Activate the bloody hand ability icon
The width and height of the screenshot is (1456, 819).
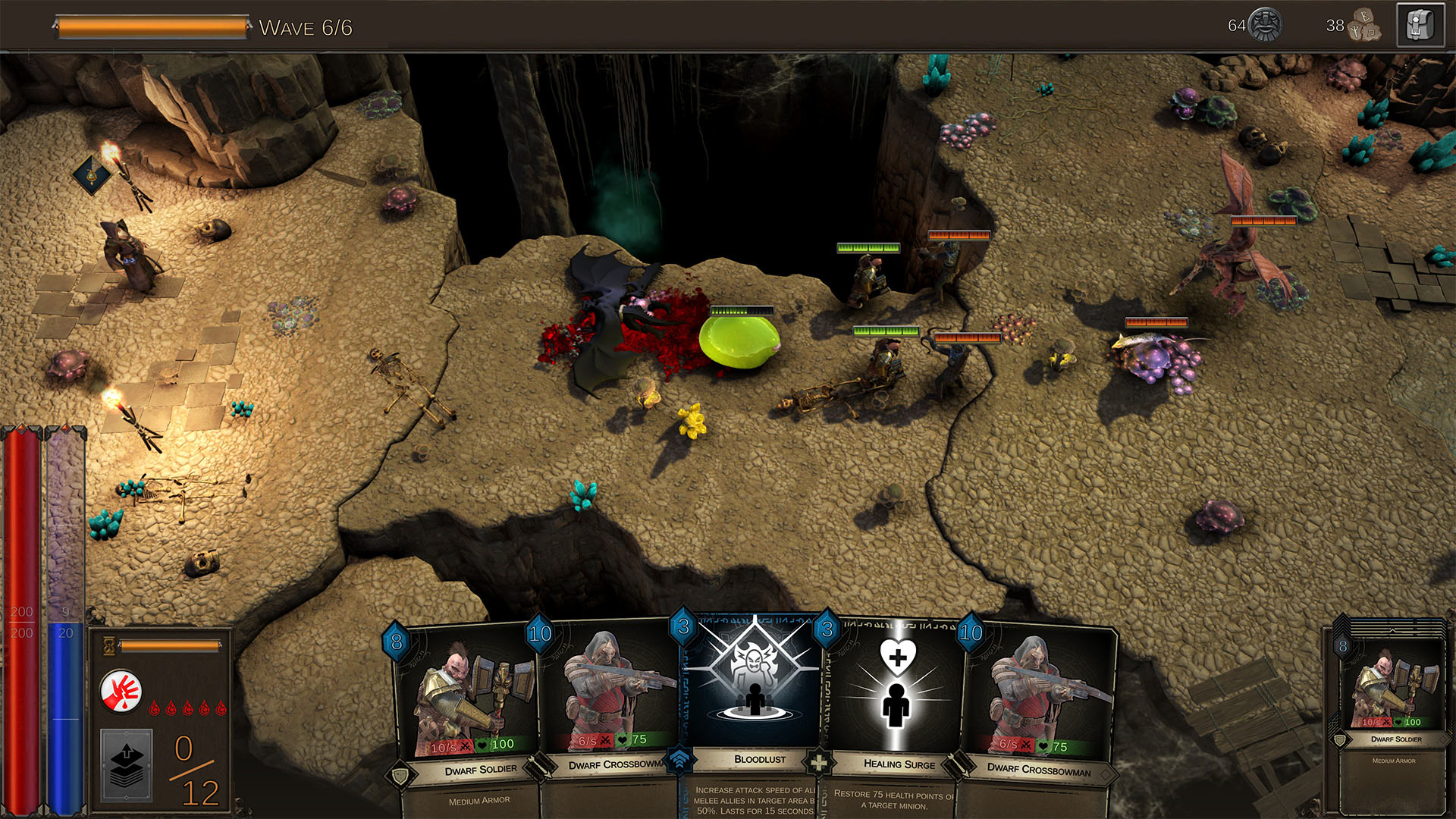tap(121, 691)
